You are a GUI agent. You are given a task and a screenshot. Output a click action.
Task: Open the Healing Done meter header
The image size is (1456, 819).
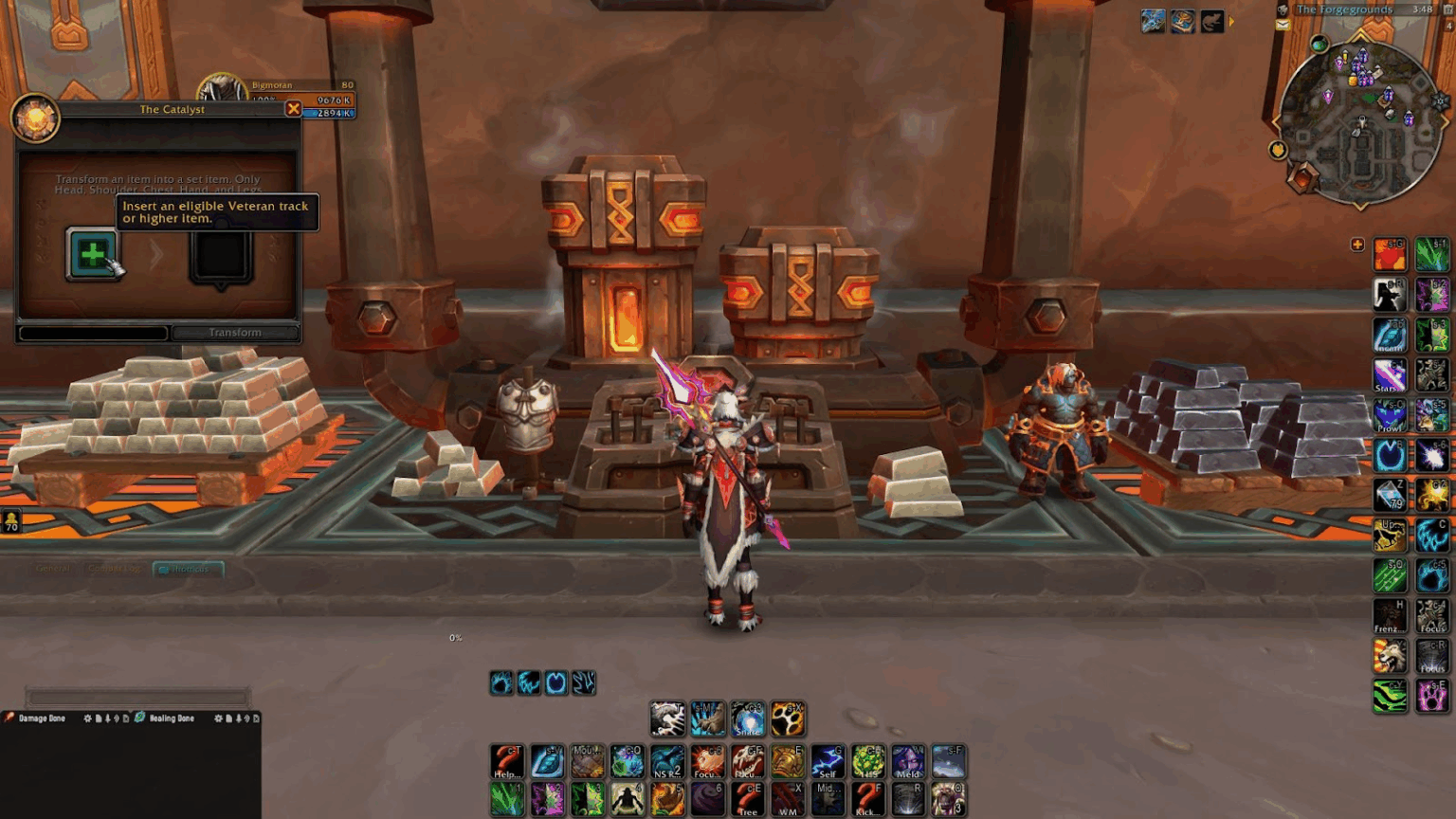(172, 719)
